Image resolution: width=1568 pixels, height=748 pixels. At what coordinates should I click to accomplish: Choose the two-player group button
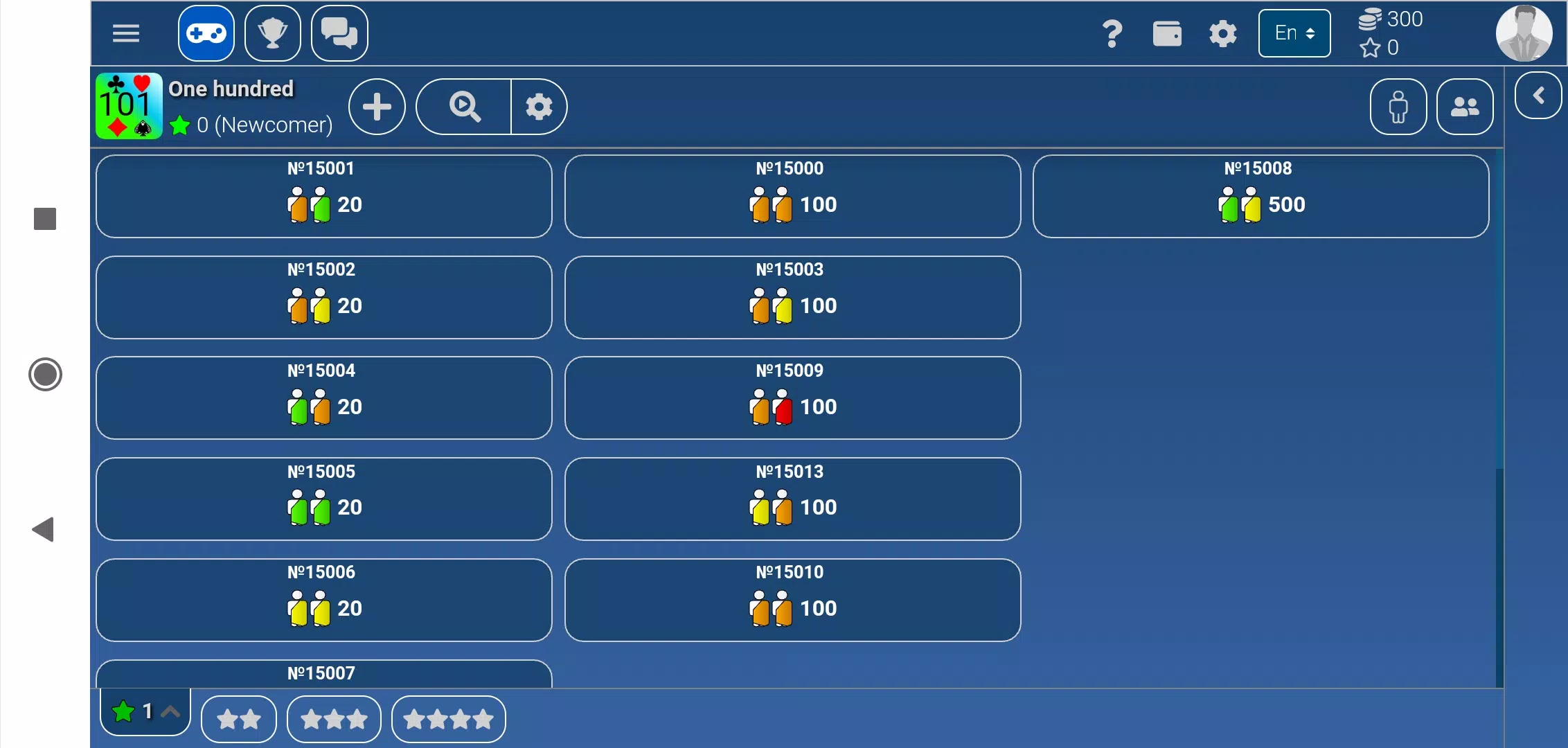click(x=1465, y=107)
